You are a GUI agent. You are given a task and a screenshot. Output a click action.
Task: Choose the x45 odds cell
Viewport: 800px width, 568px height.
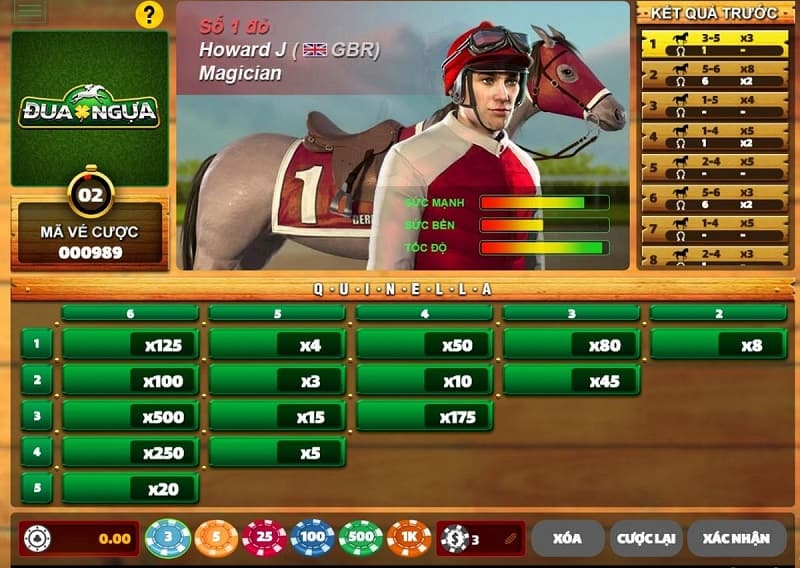pos(572,381)
